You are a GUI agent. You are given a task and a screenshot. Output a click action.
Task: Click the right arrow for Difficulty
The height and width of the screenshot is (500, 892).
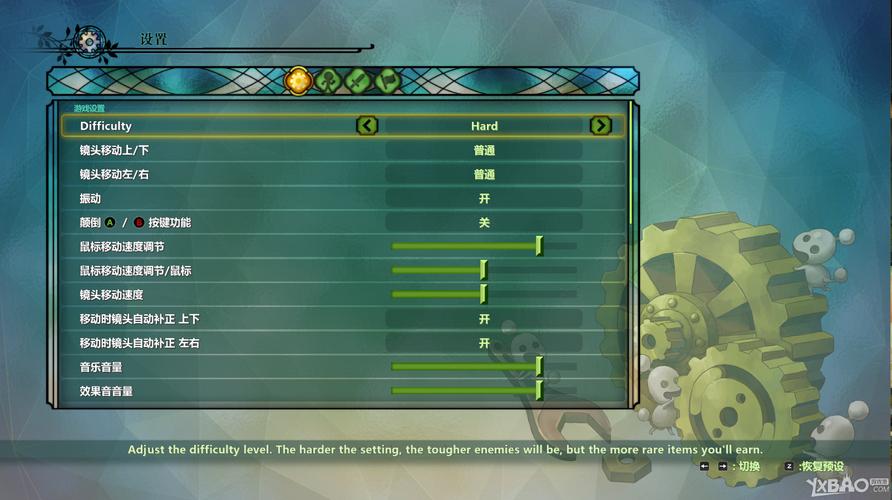pos(600,126)
